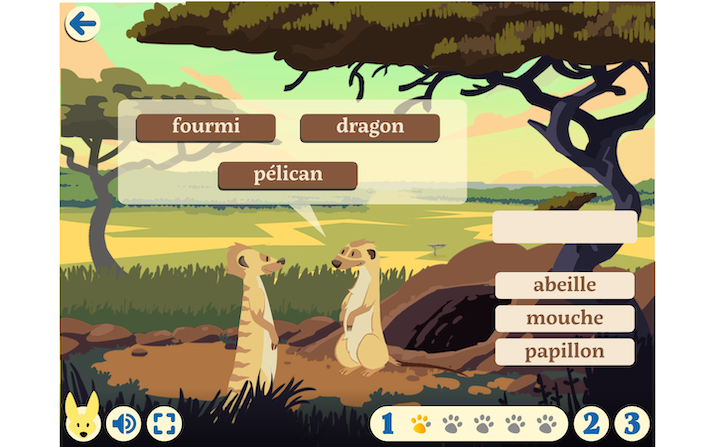Open the fox mascot menu

point(80,421)
